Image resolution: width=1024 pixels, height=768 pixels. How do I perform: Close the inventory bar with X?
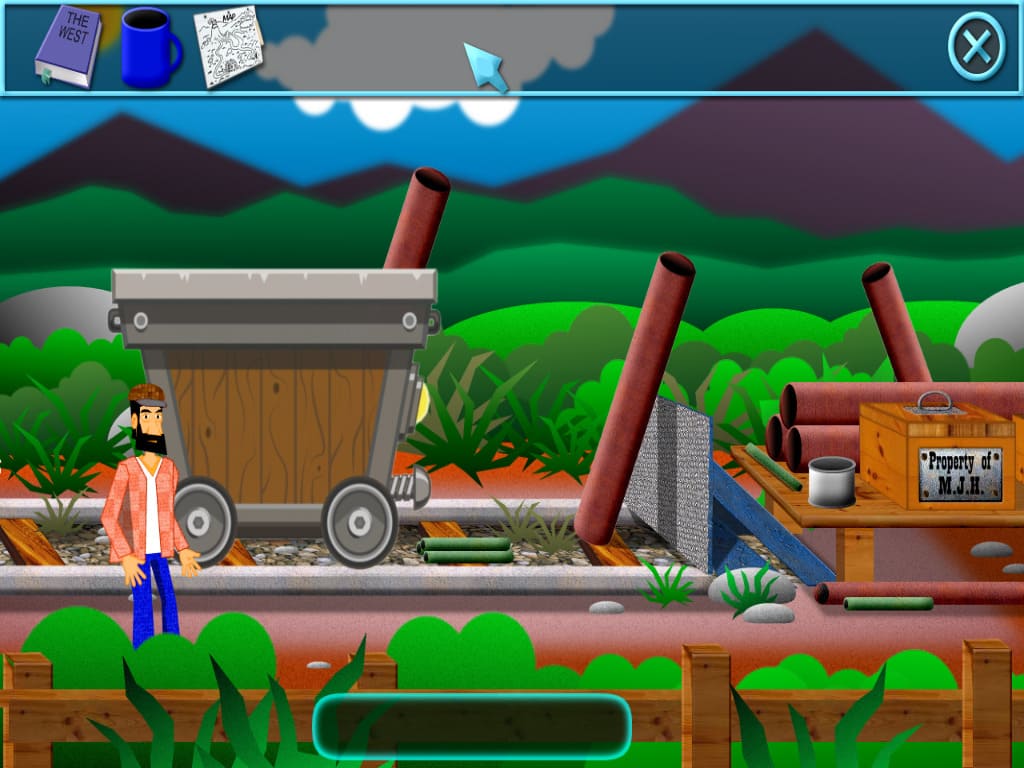click(975, 46)
